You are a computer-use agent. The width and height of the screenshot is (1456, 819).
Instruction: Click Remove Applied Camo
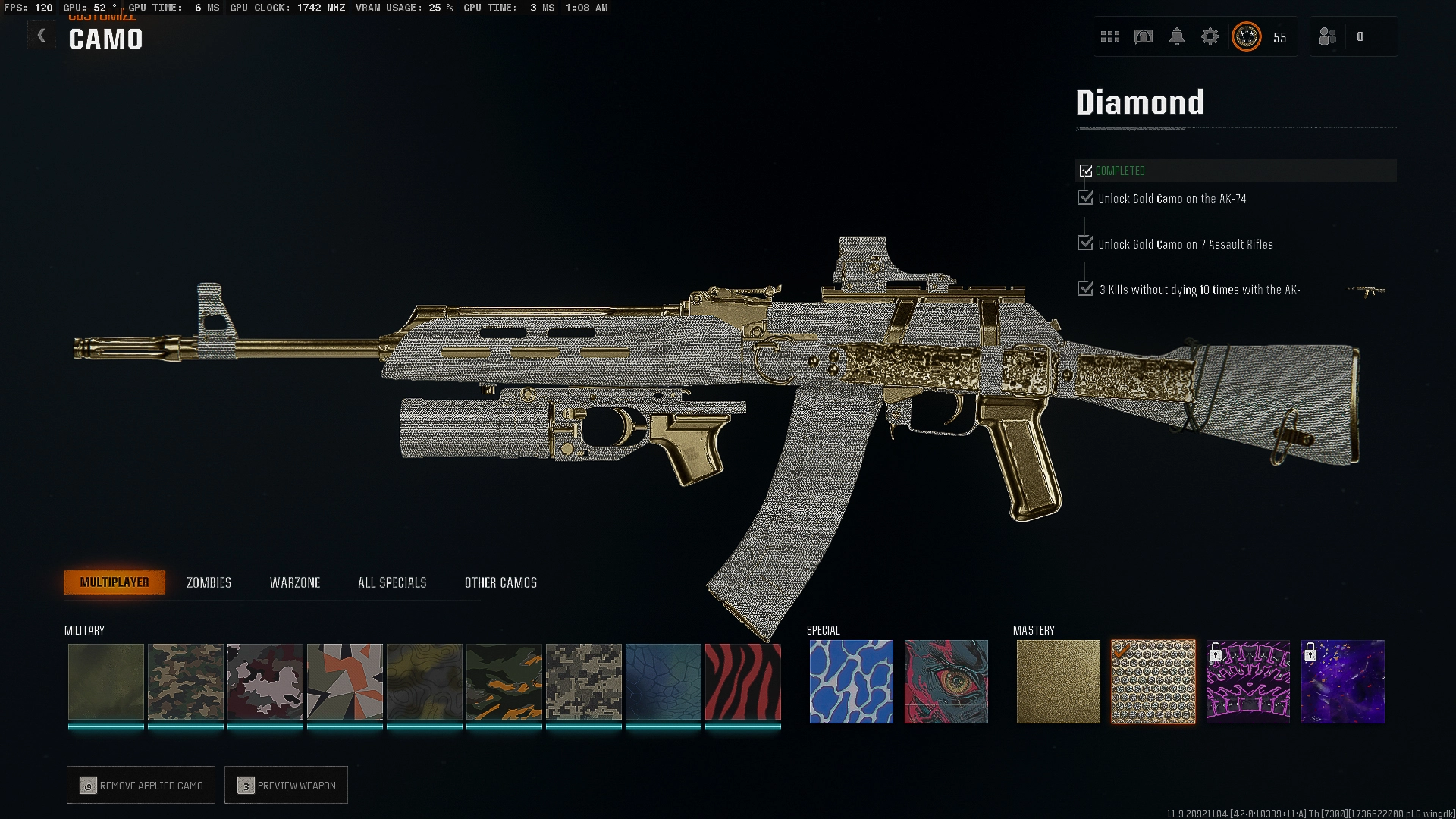point(141,786)
